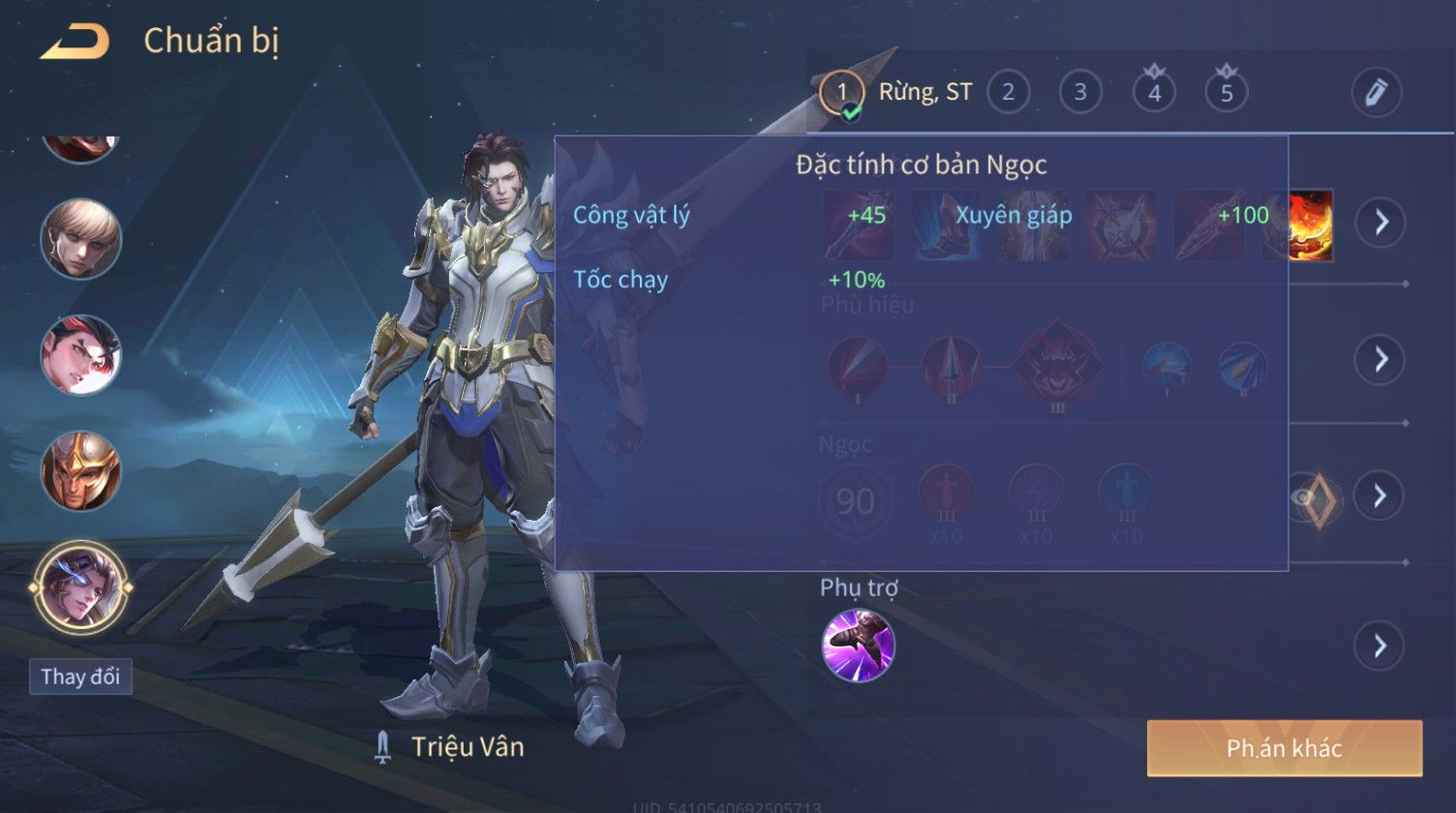Go back using the top-left arrow
The image size is (1456, 813).
[75, 43]
